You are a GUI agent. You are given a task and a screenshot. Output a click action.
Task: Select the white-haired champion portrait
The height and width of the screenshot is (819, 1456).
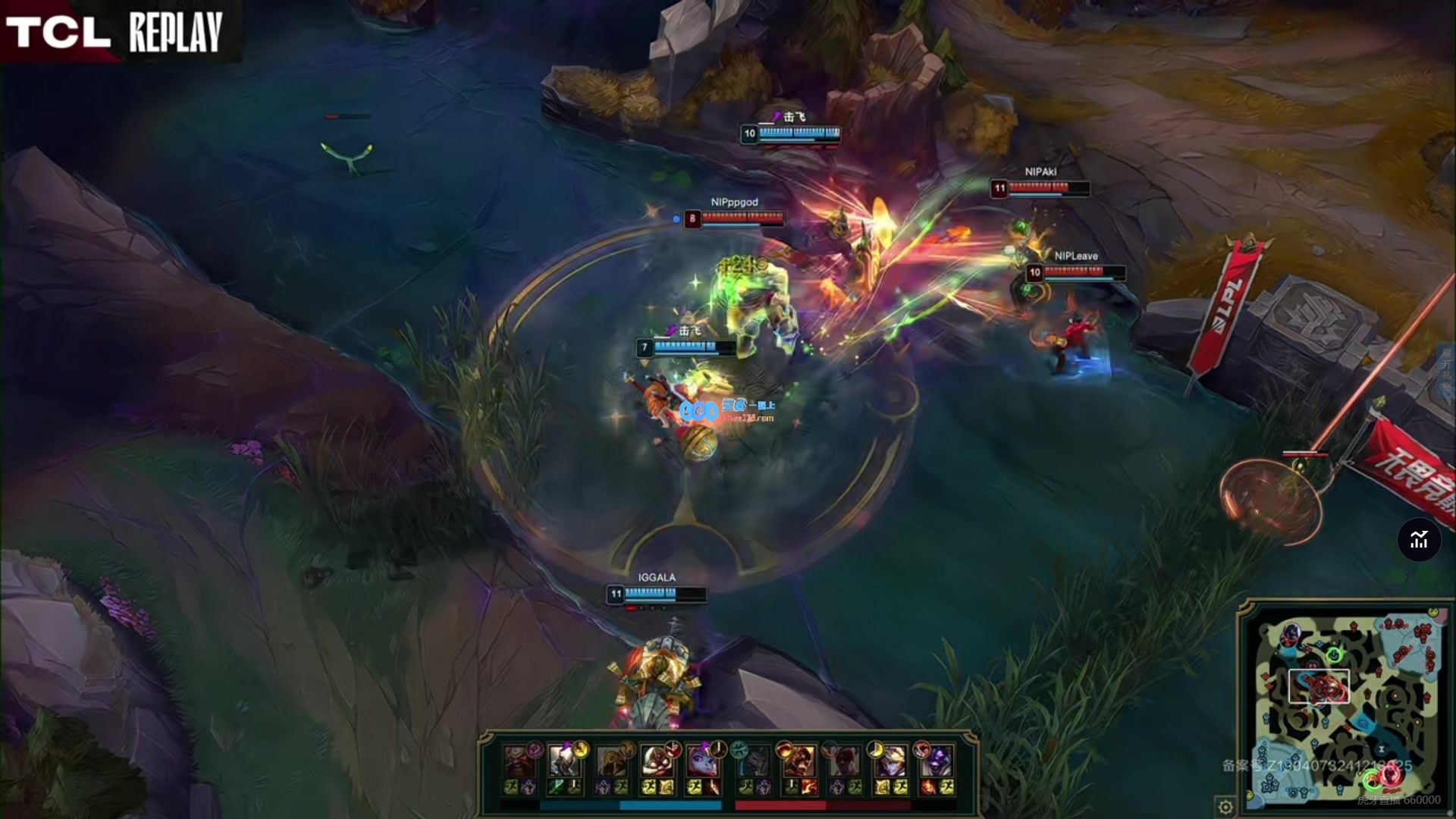[x=564, y=761]
